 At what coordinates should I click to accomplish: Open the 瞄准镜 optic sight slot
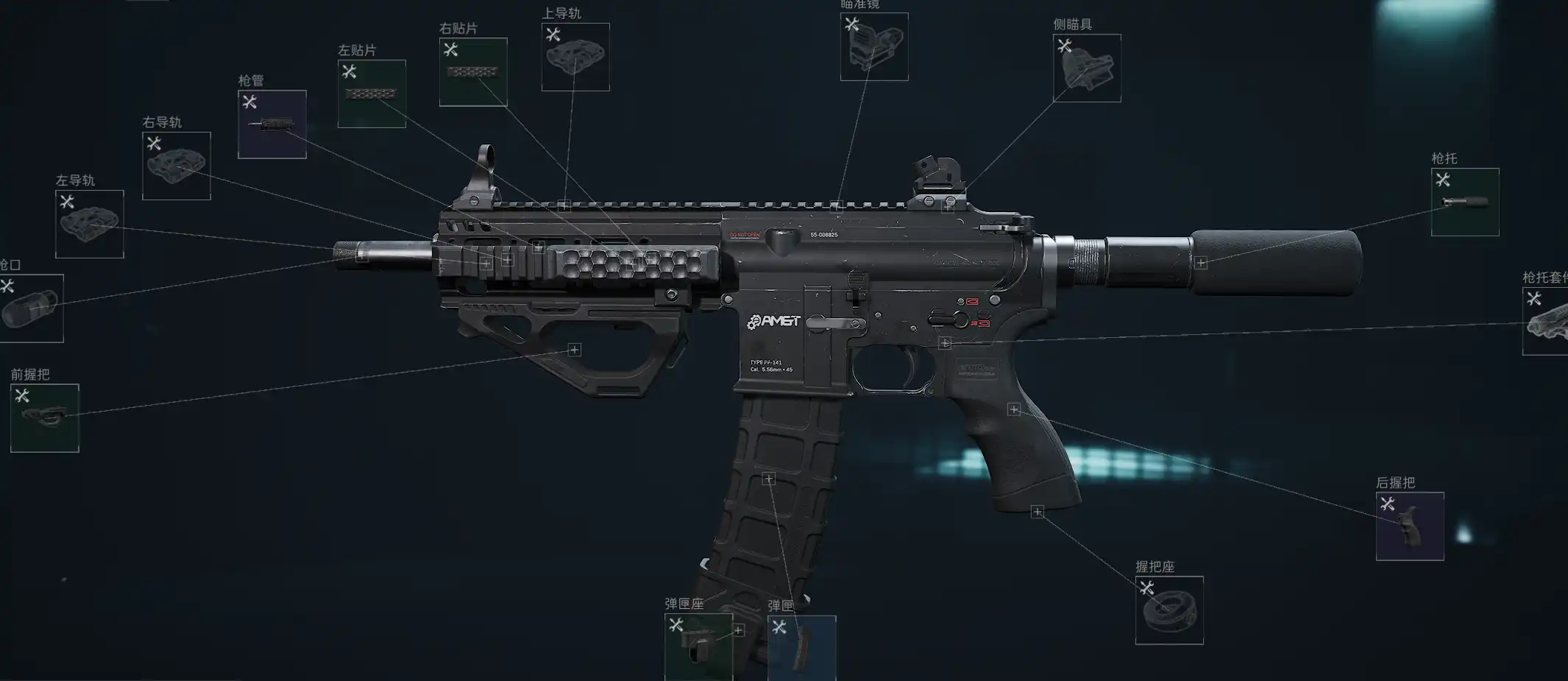click(x=874, y=46)
